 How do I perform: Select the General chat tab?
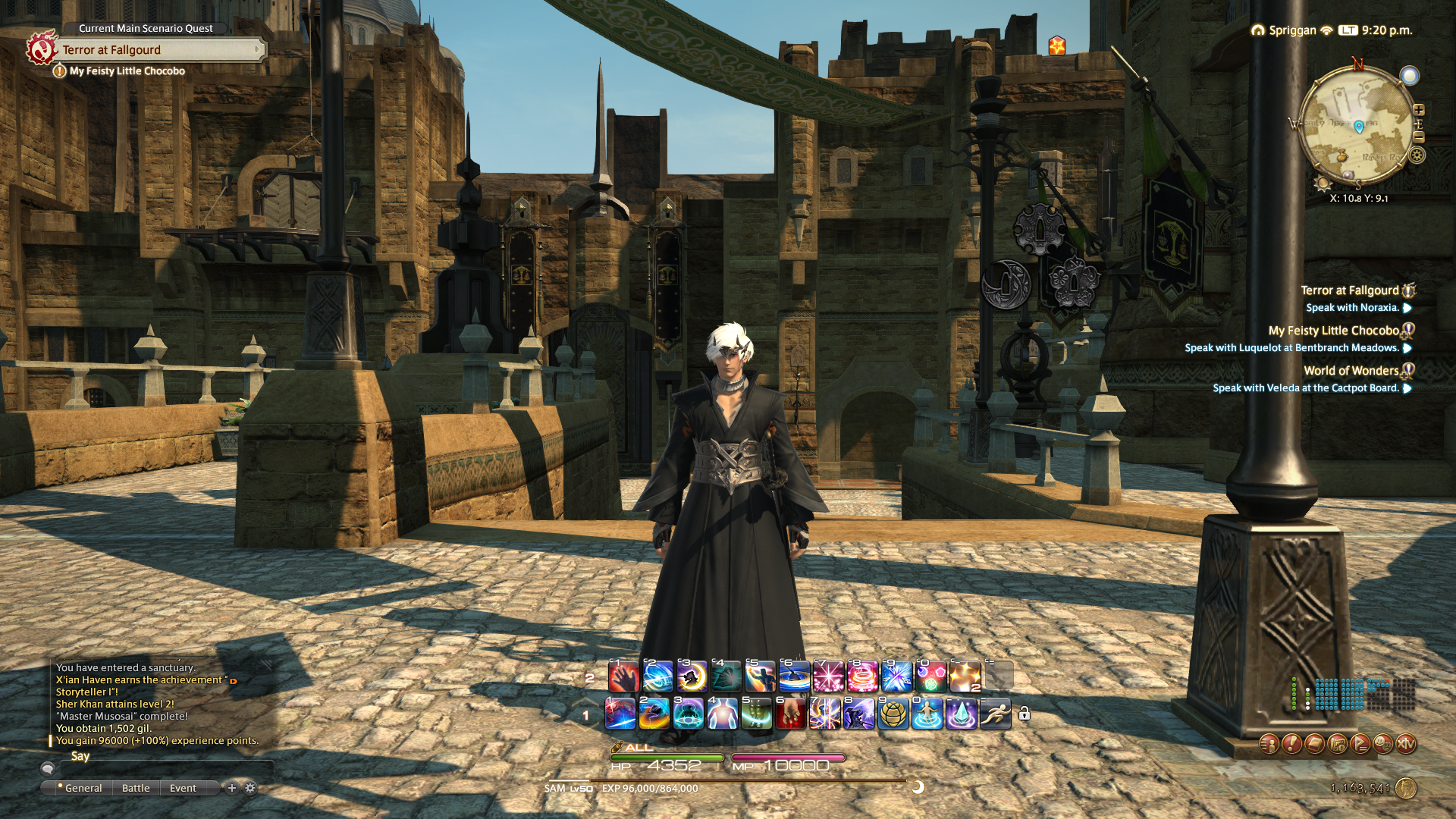(83, 788)
